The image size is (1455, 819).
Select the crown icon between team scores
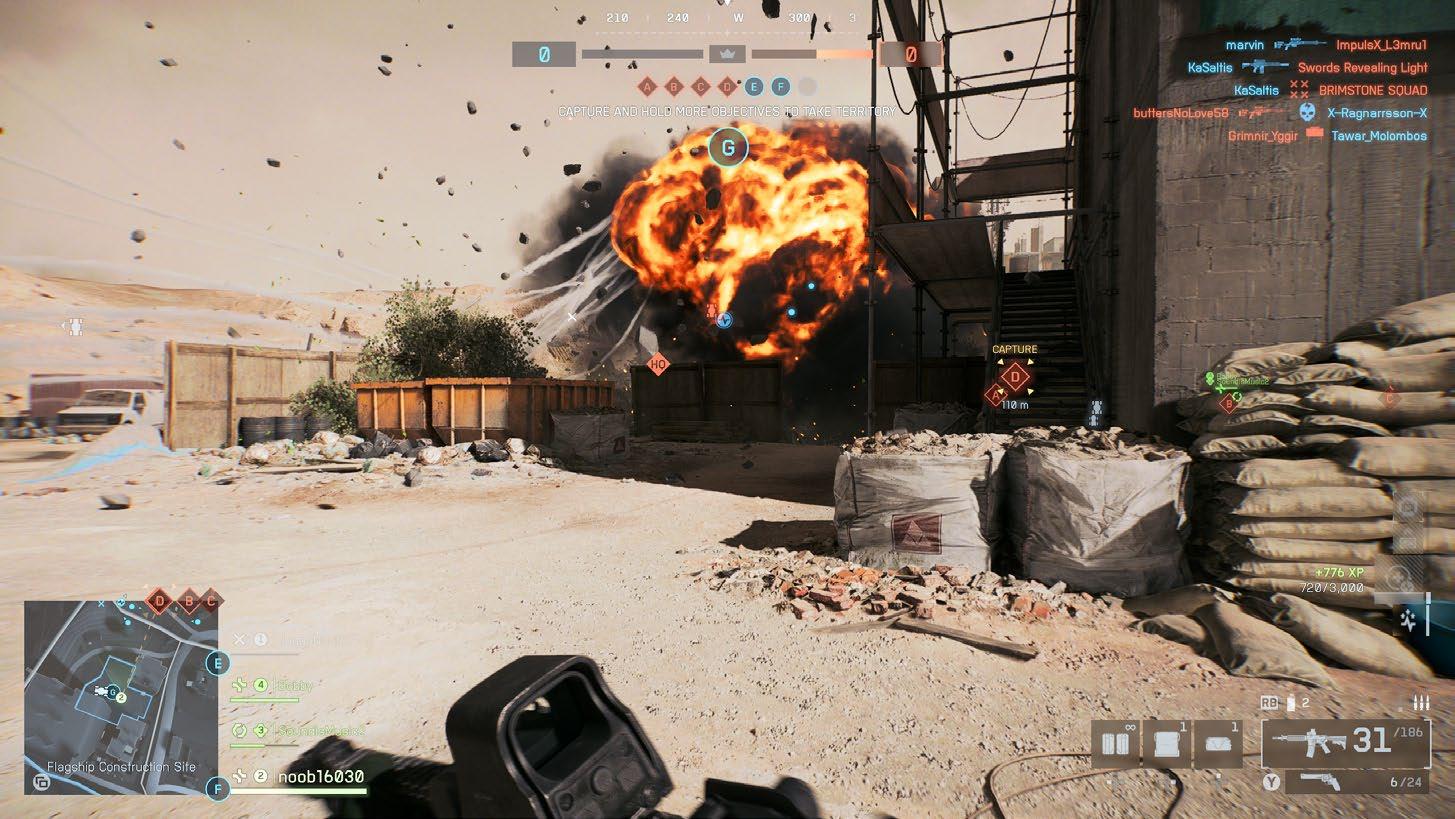coord(727,54)
